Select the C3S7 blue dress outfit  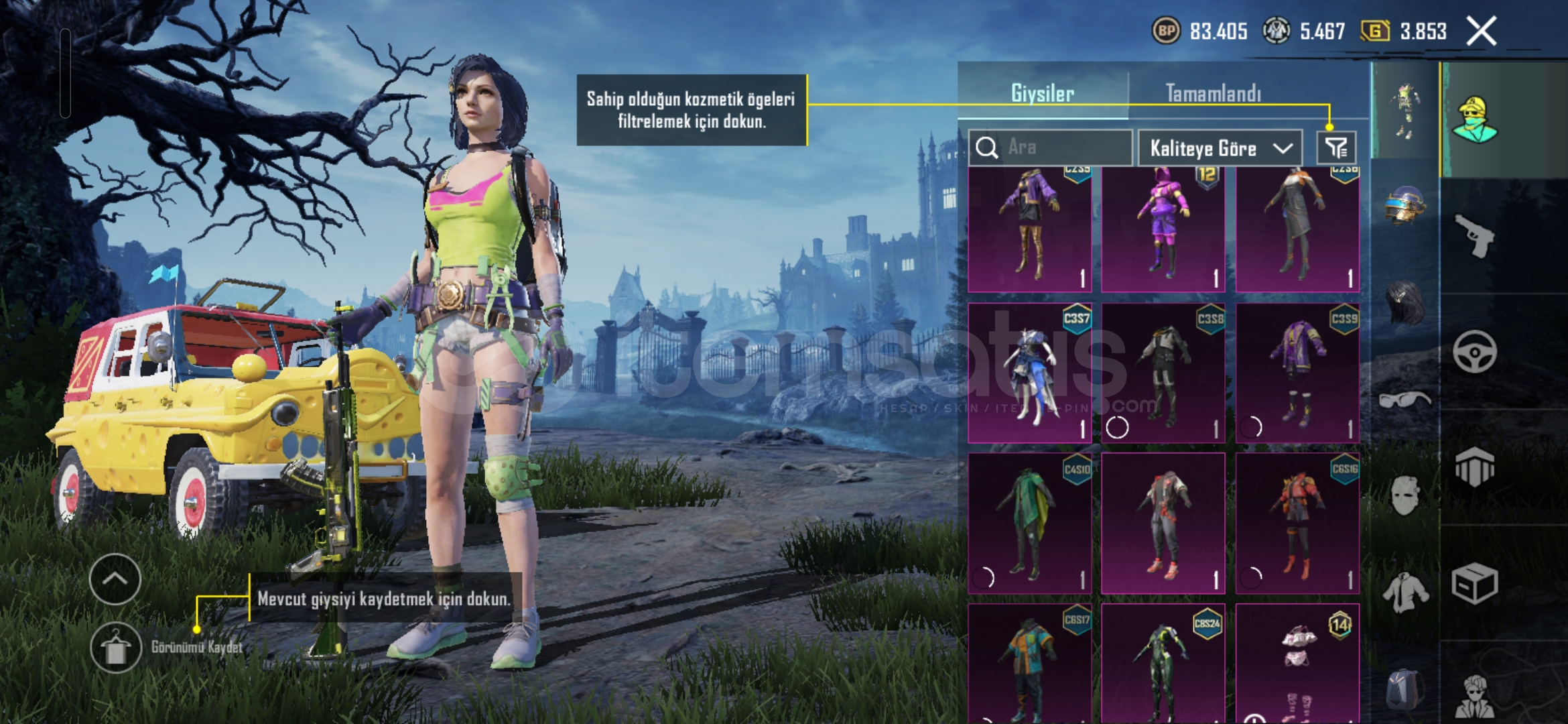(1030, 373)
